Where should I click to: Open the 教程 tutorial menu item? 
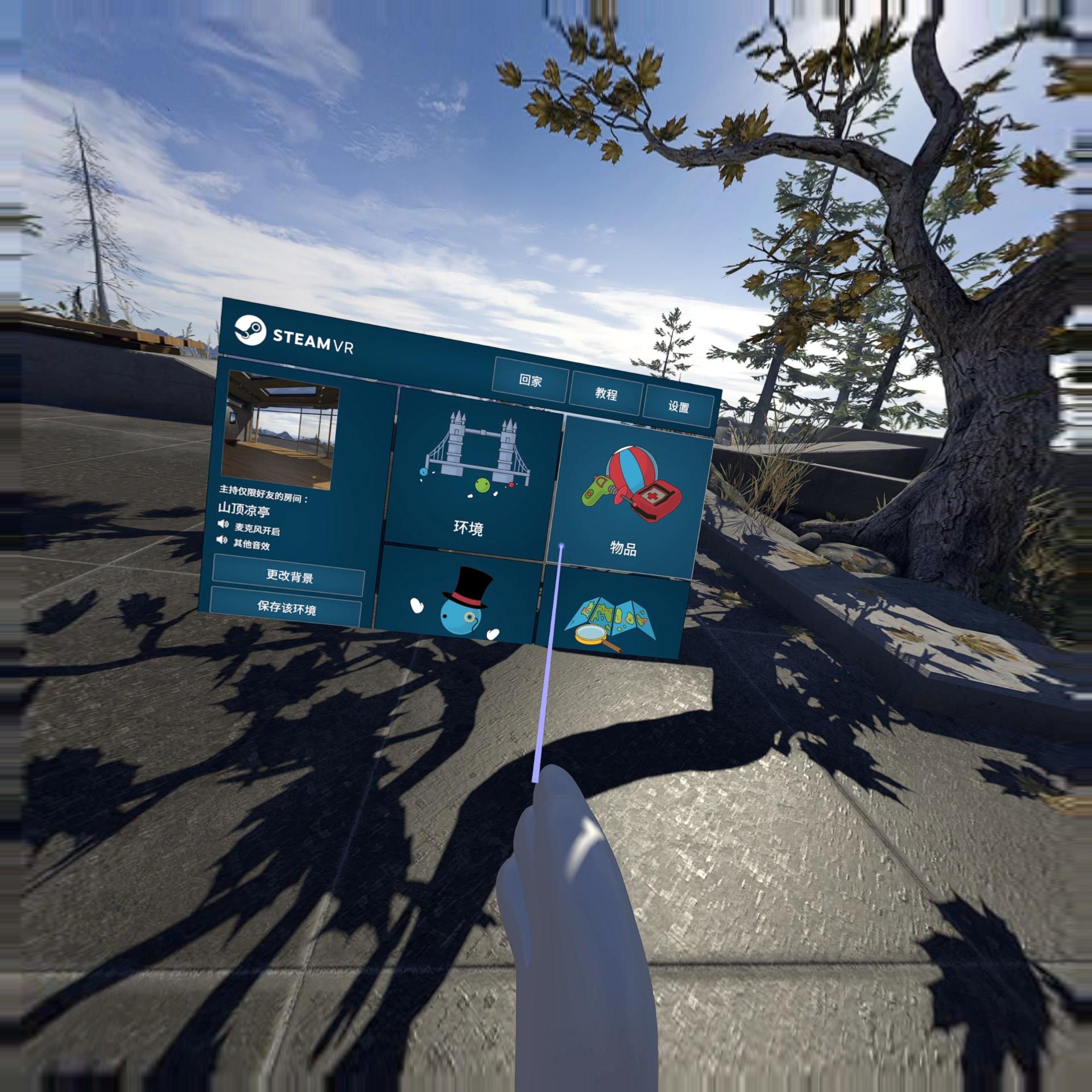click(608, 394)
